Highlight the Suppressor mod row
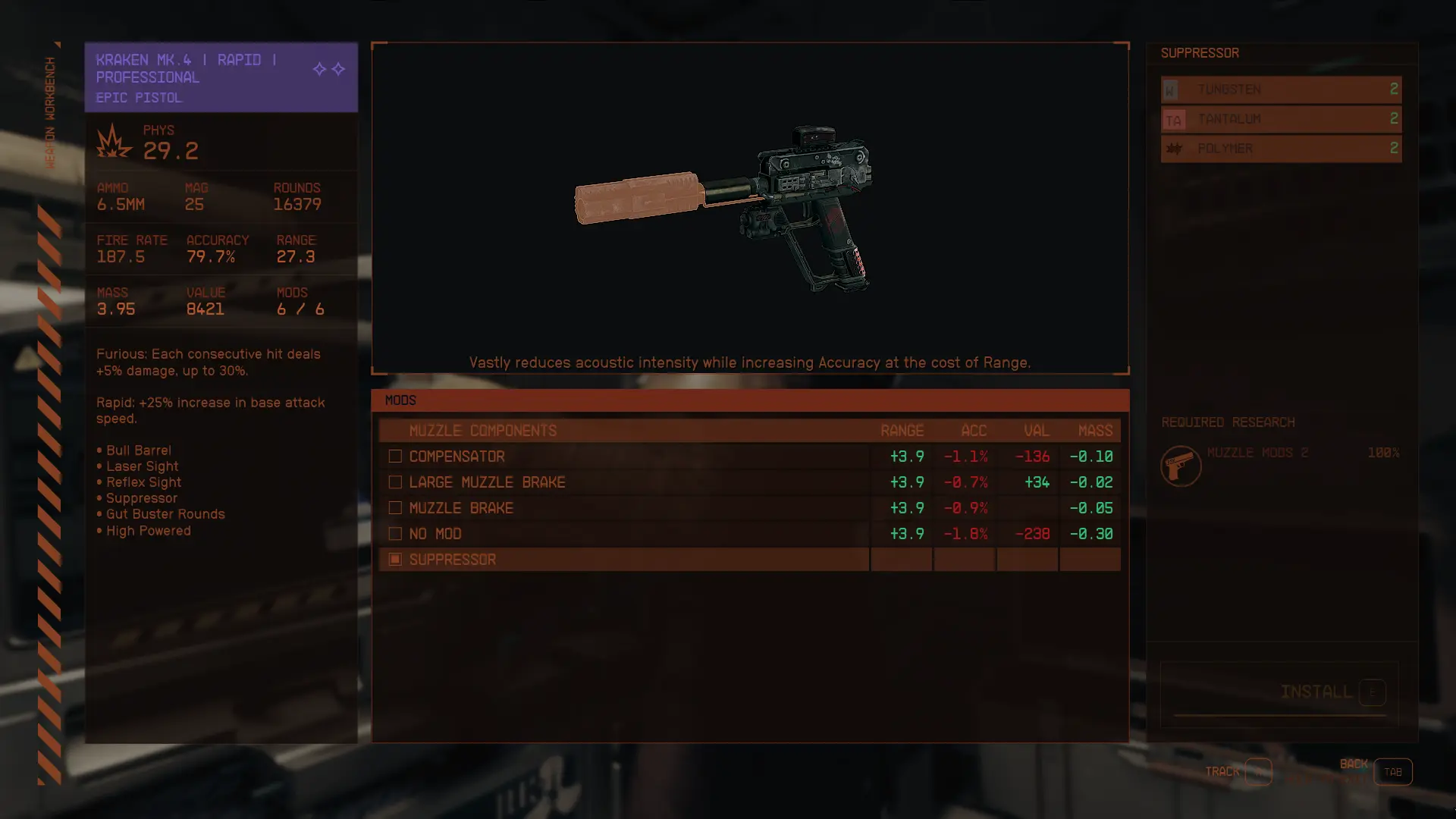The height and width of the screenshot is (819, 1456). (x=453, y=560)
